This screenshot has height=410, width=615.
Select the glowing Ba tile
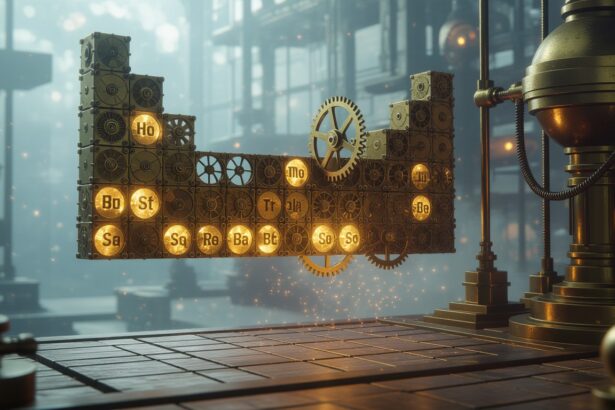click(240, 239)
